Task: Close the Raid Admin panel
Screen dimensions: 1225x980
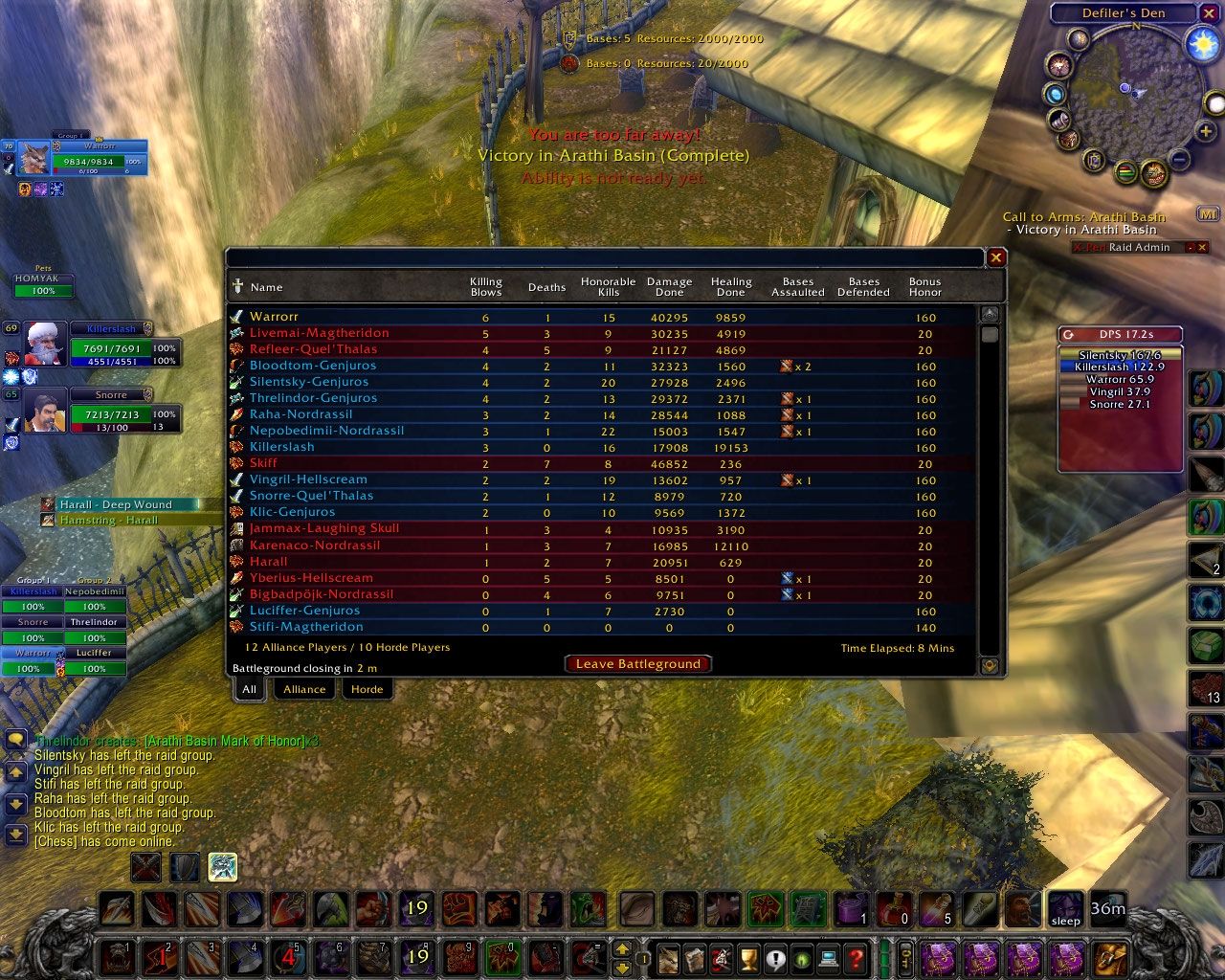Action: click(x=1203, y=247)
